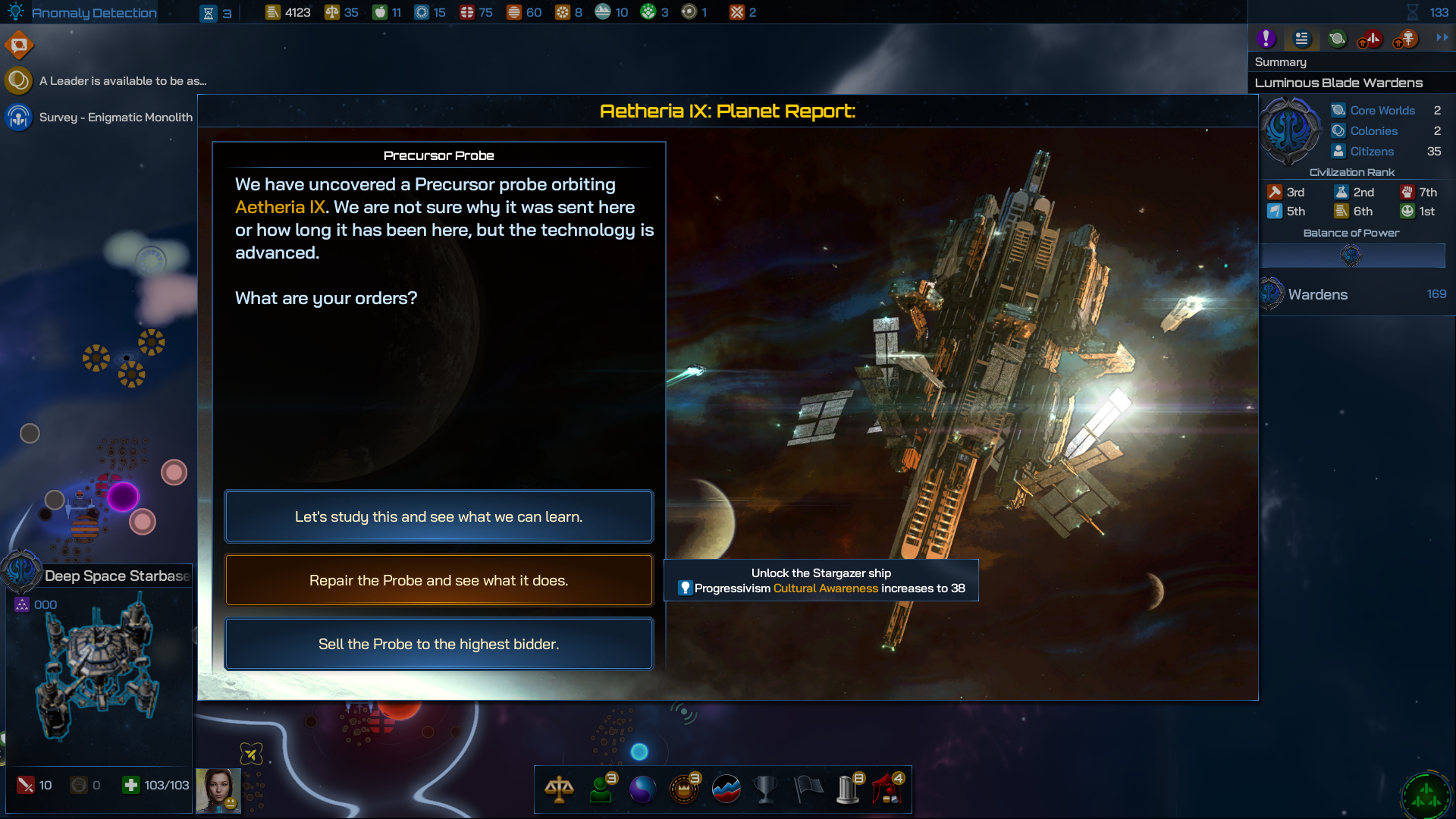Open the red merchant tent bazaar
Screen dimensions: 1456x819
[887, 789]
